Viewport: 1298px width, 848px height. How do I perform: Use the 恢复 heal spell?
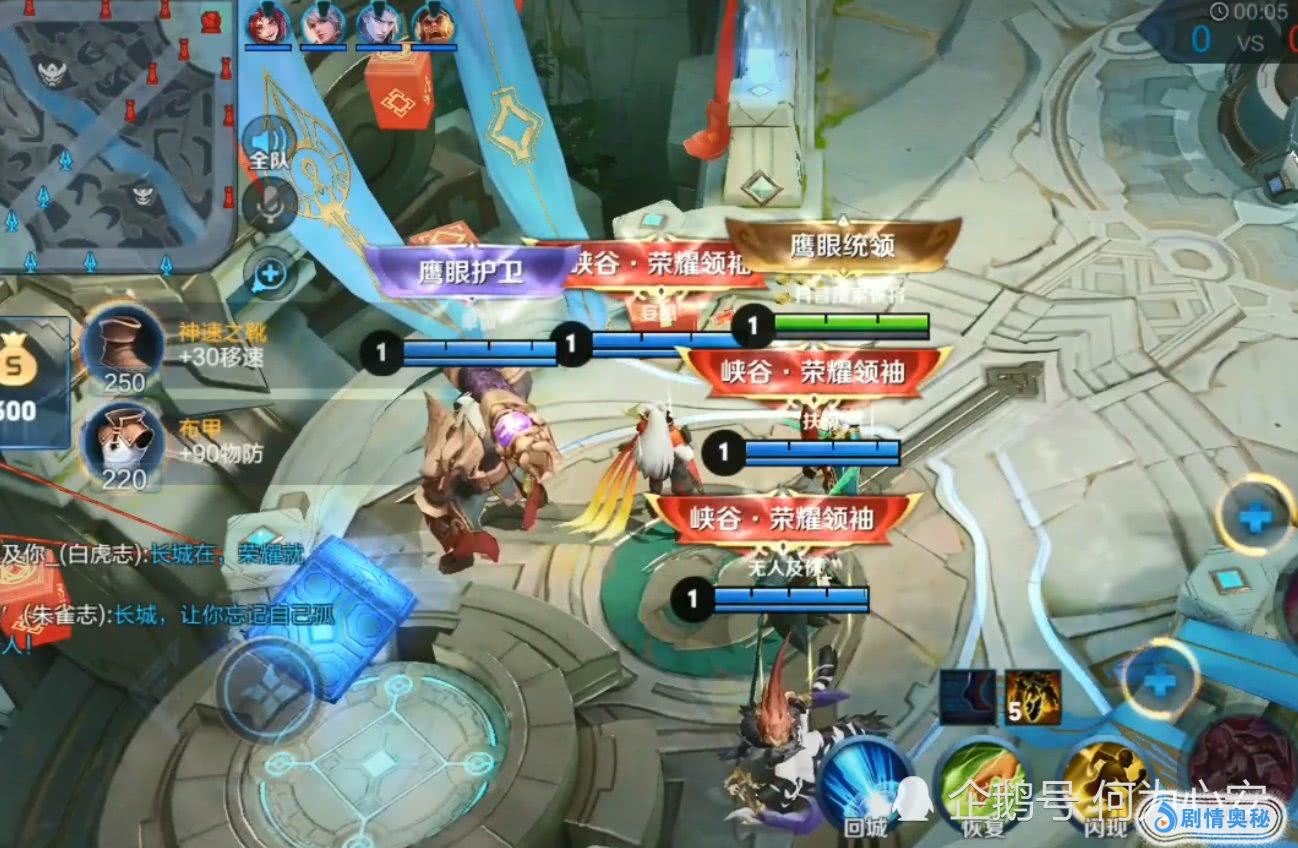coord(979,787)
